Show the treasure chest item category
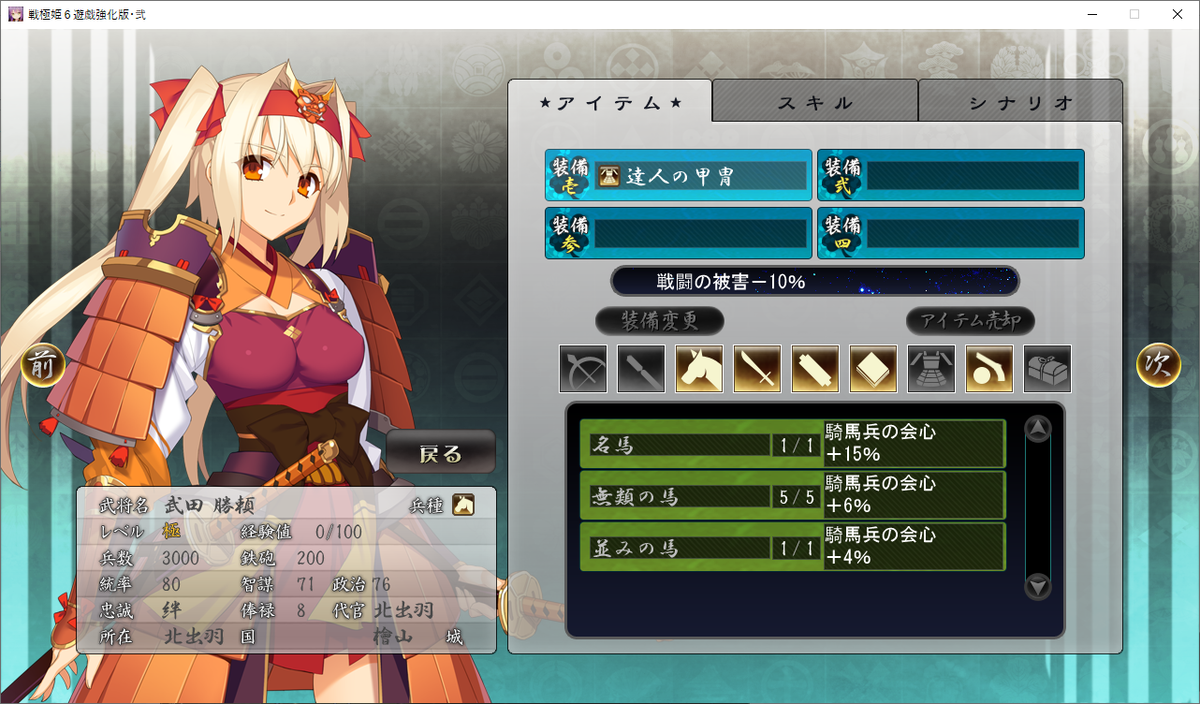 pyautogui.click(x=1047, y=369)
